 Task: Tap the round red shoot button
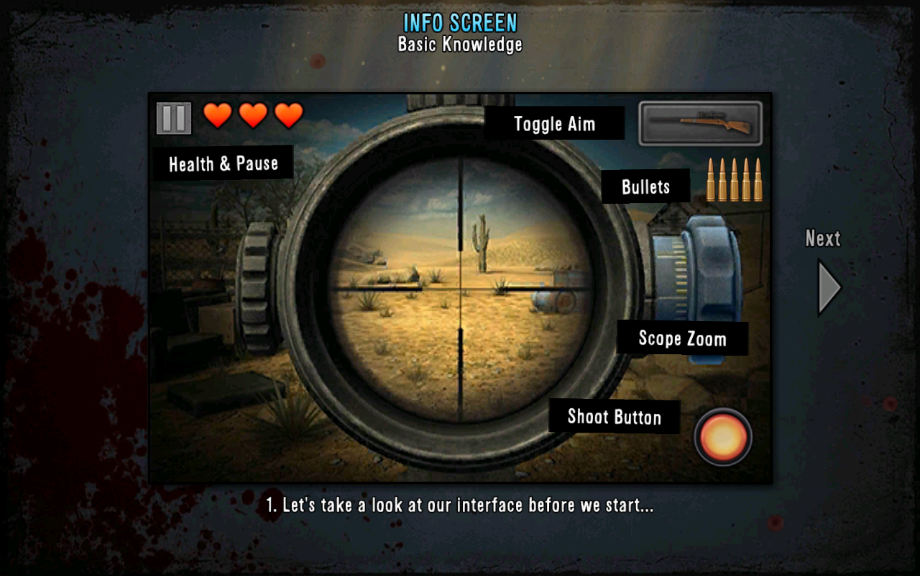pos(723,437)
